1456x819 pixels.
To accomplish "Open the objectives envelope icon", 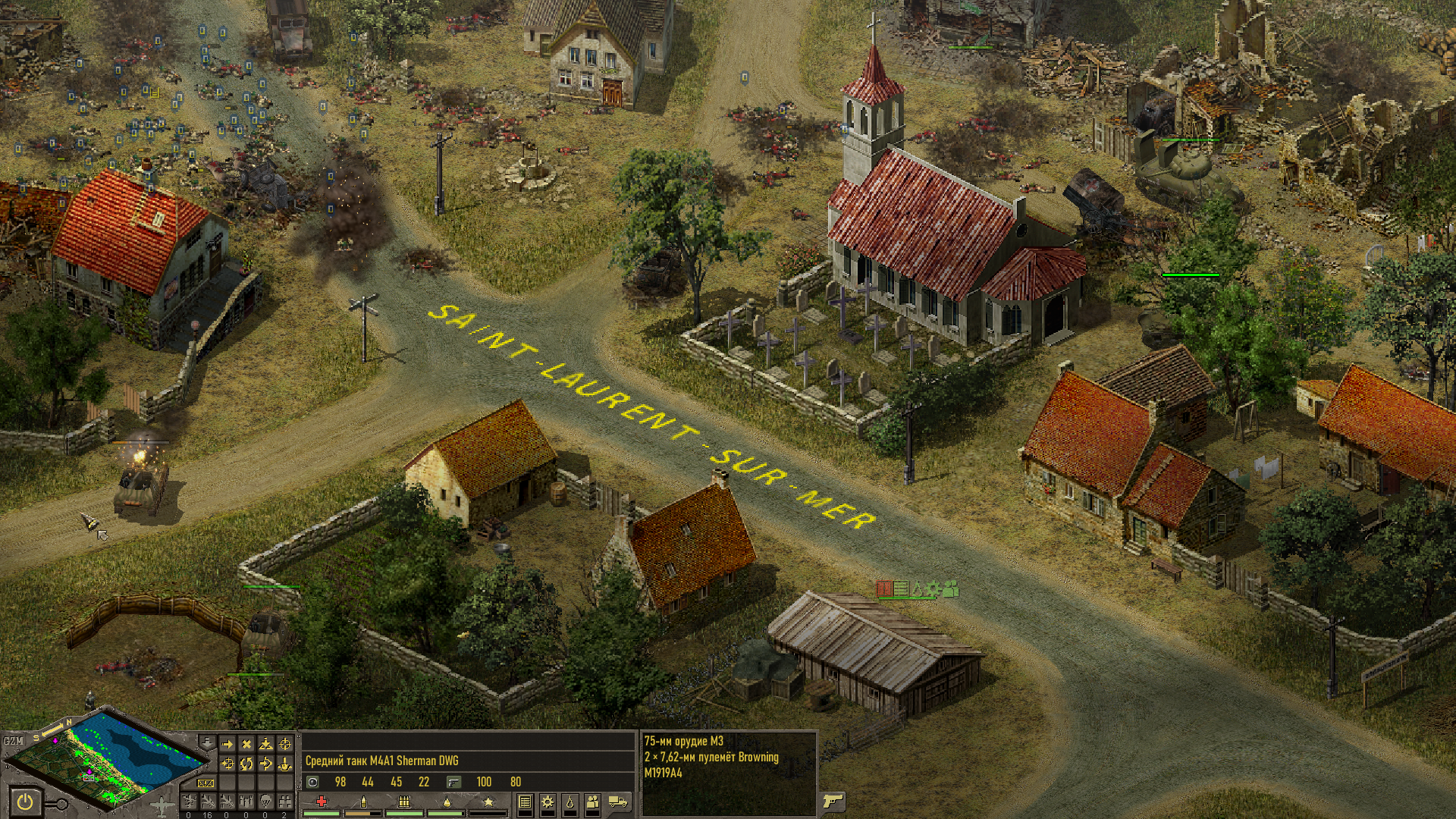I will (206, 783).
